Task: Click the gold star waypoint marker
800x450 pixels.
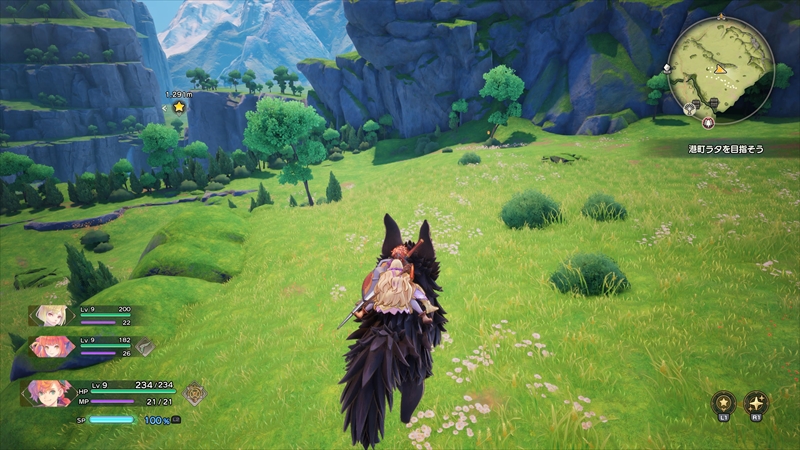Action: (179, 107)
